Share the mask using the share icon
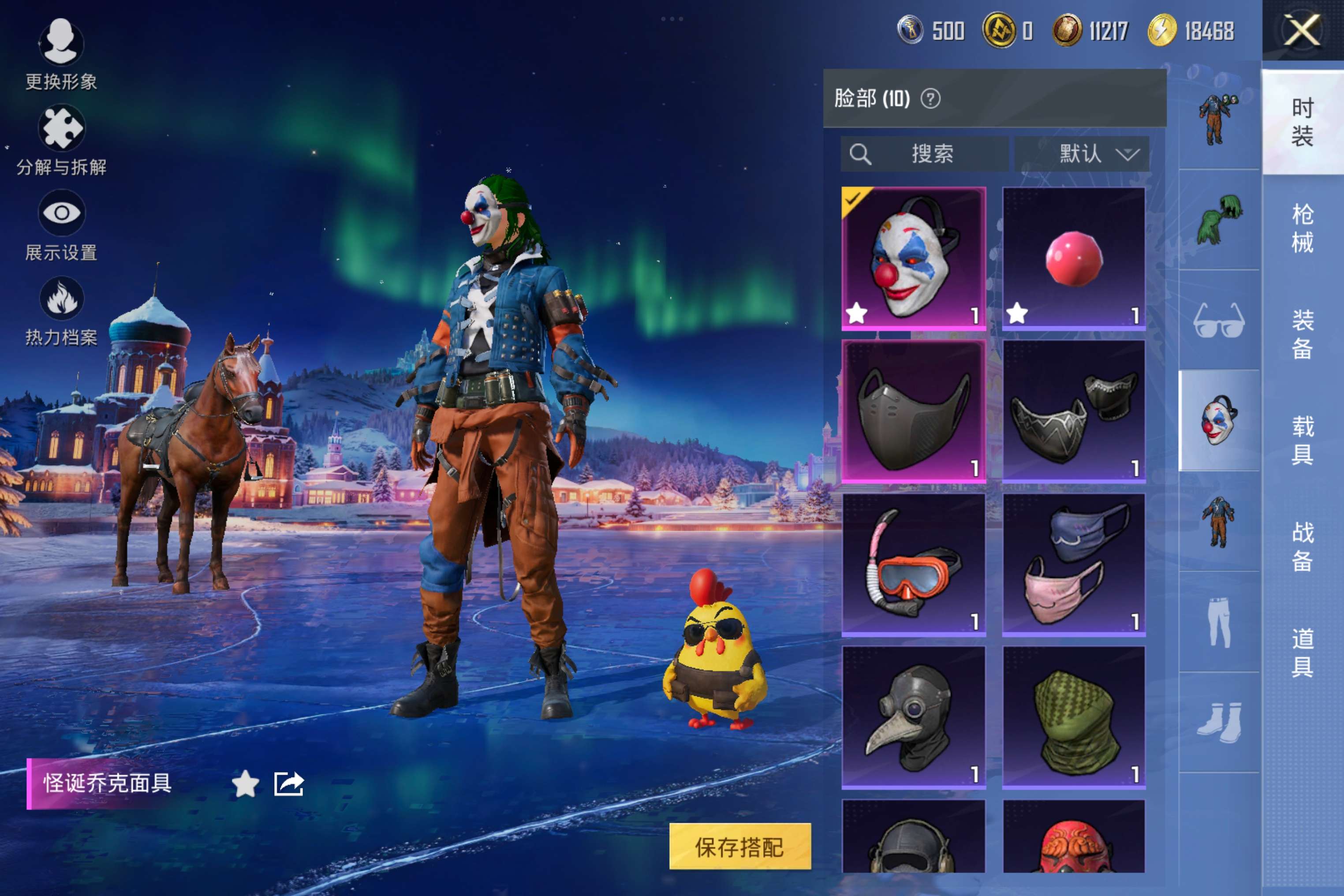The image size is (1344, 896). (288, 784)
